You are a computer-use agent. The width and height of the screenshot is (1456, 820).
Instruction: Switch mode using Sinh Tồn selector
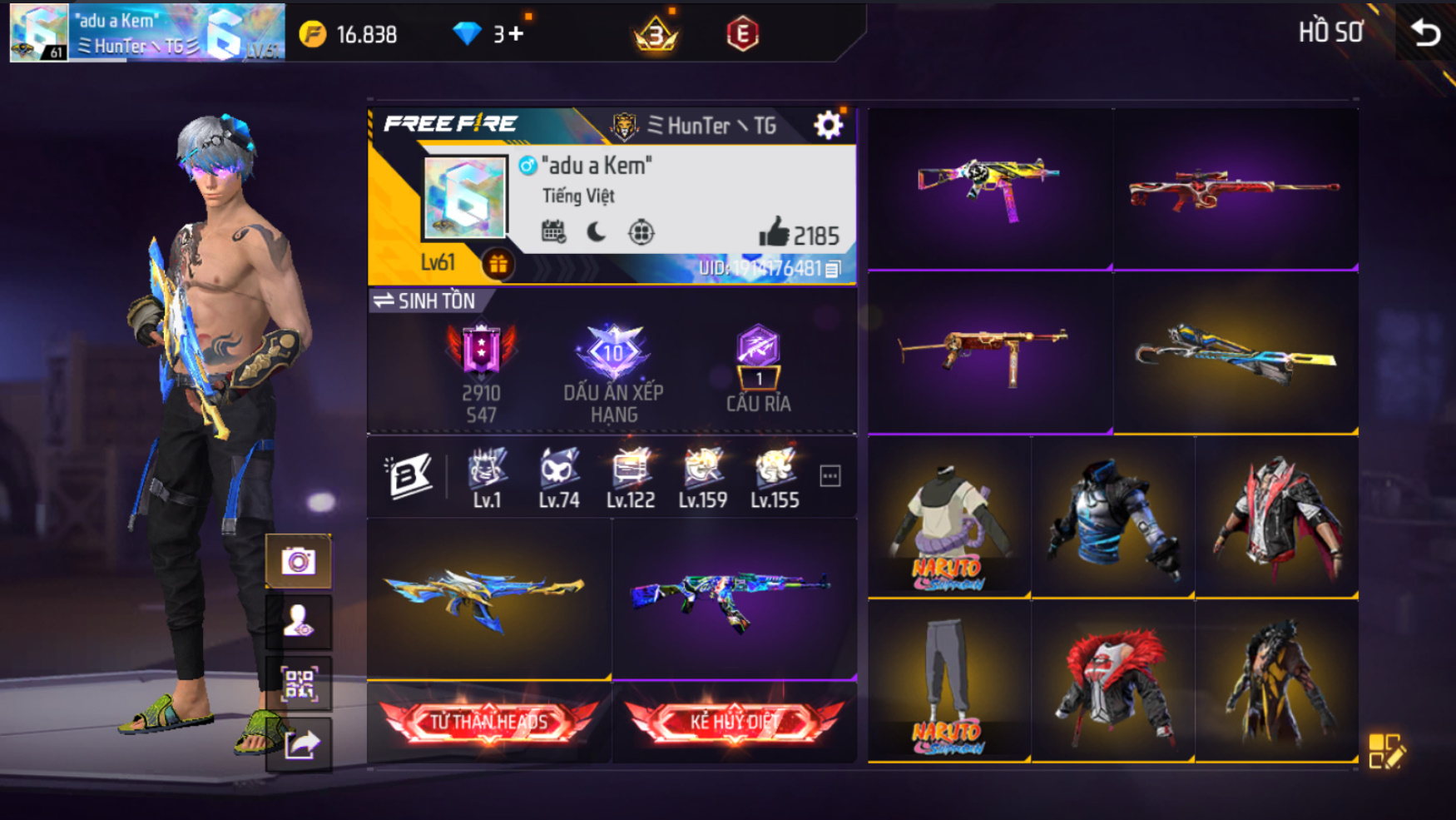(x=425, y=301)
